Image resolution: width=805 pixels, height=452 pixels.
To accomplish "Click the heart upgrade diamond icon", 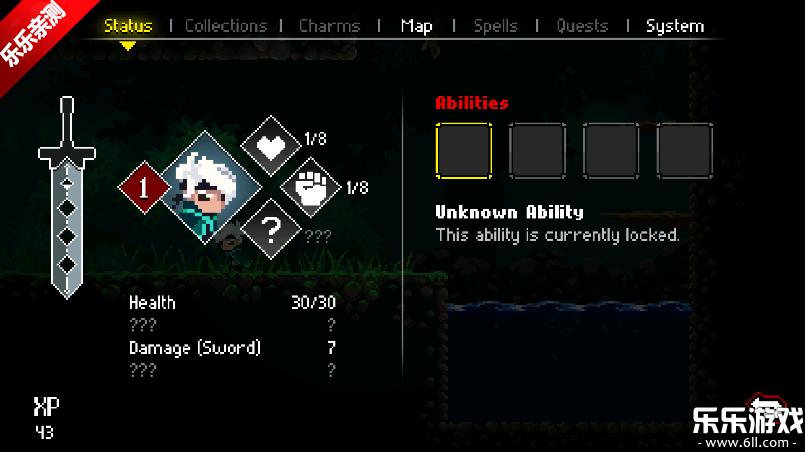I will tap(271, 145).
